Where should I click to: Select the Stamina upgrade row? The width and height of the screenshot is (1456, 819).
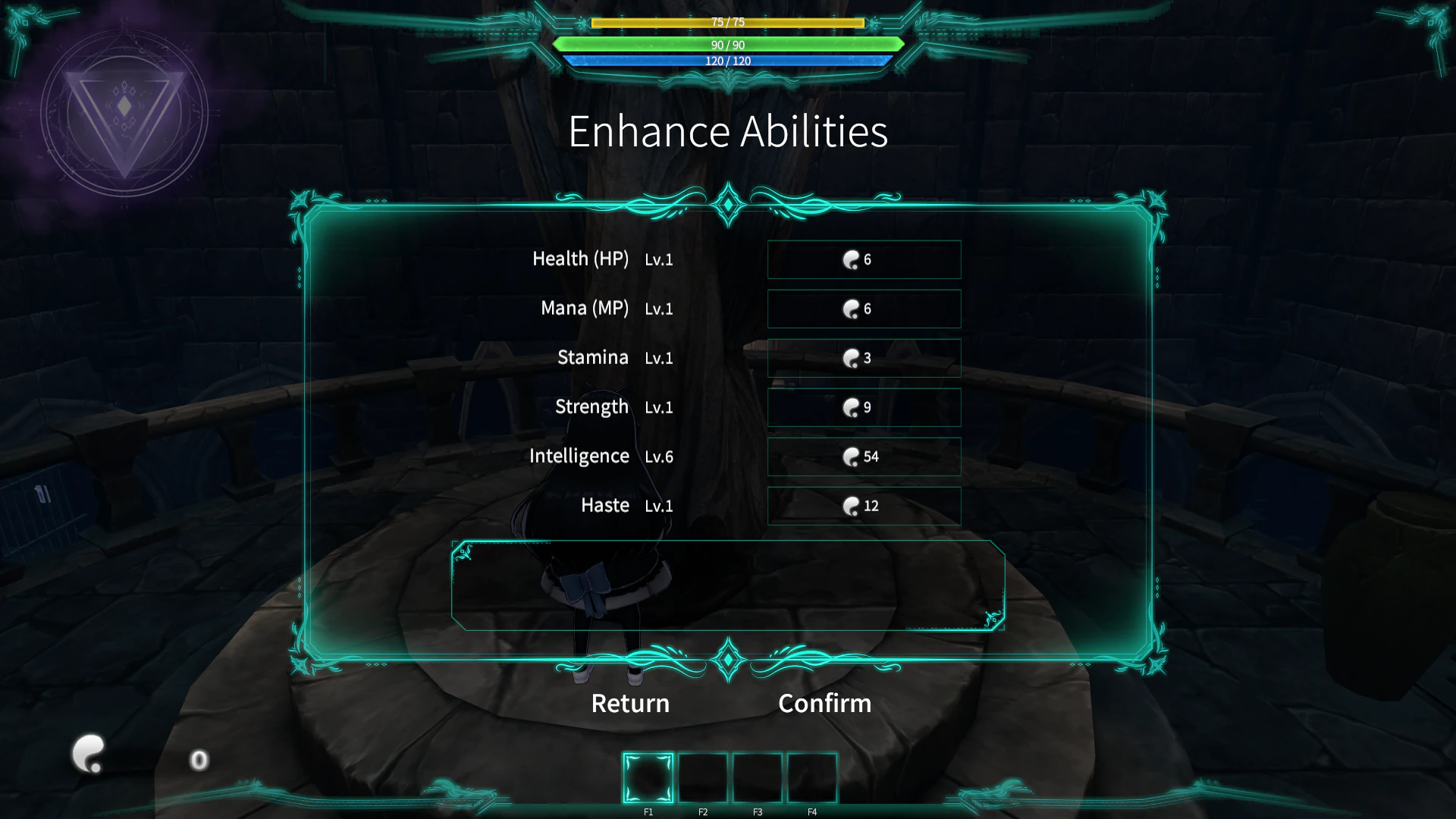(x=864, y=358)
